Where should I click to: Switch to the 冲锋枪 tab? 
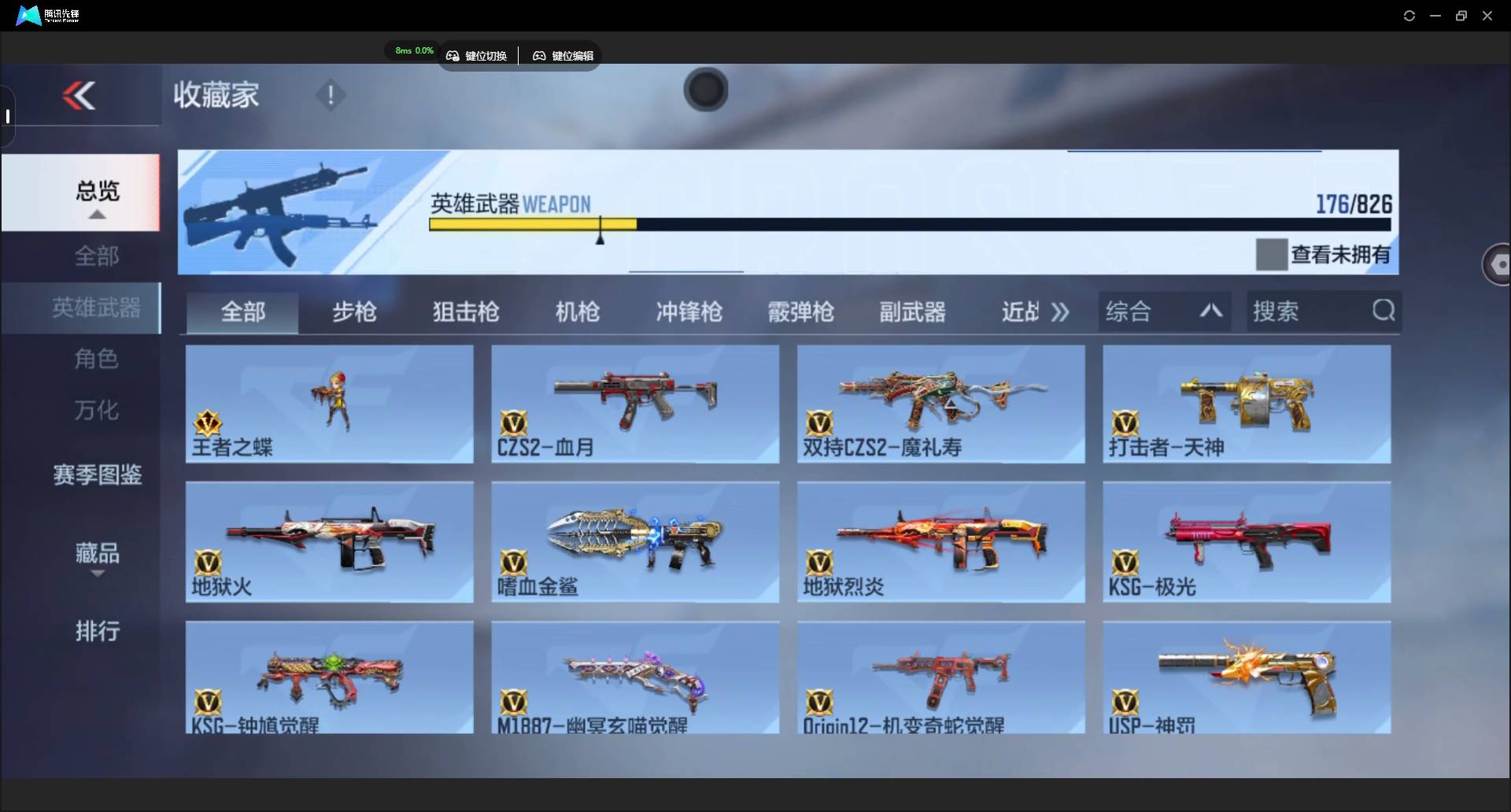pyautogui.click(x=688, y=312)
